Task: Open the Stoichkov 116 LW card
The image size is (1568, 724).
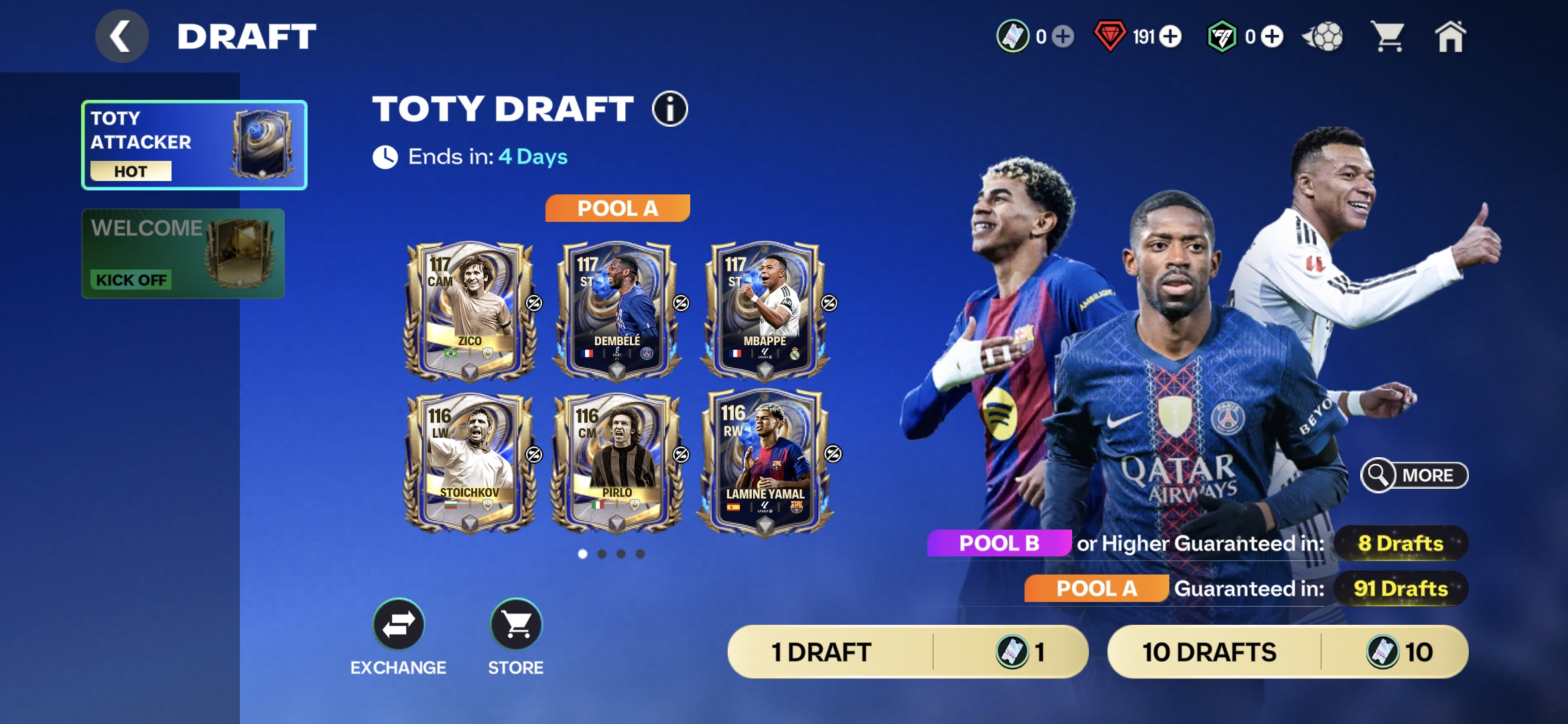Action: pos(470,463)
